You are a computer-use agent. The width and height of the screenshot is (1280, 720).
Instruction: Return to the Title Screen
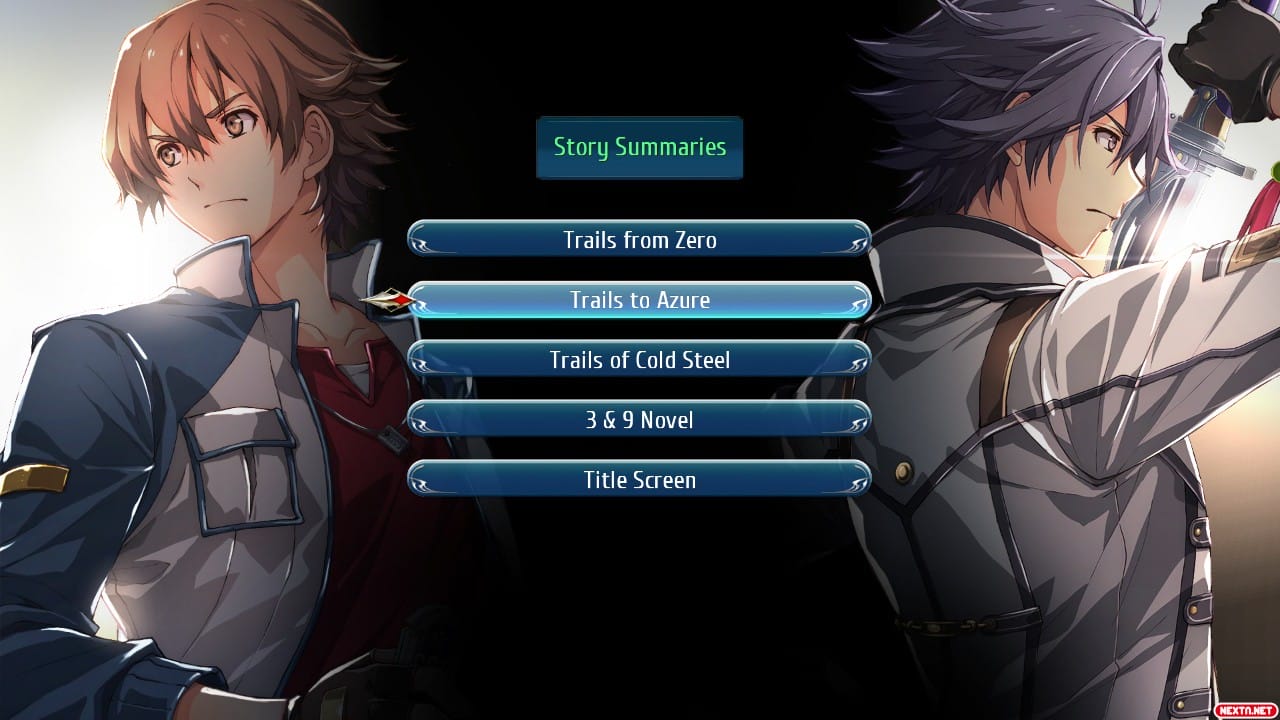pyautogui.click(x=639, y=480)
